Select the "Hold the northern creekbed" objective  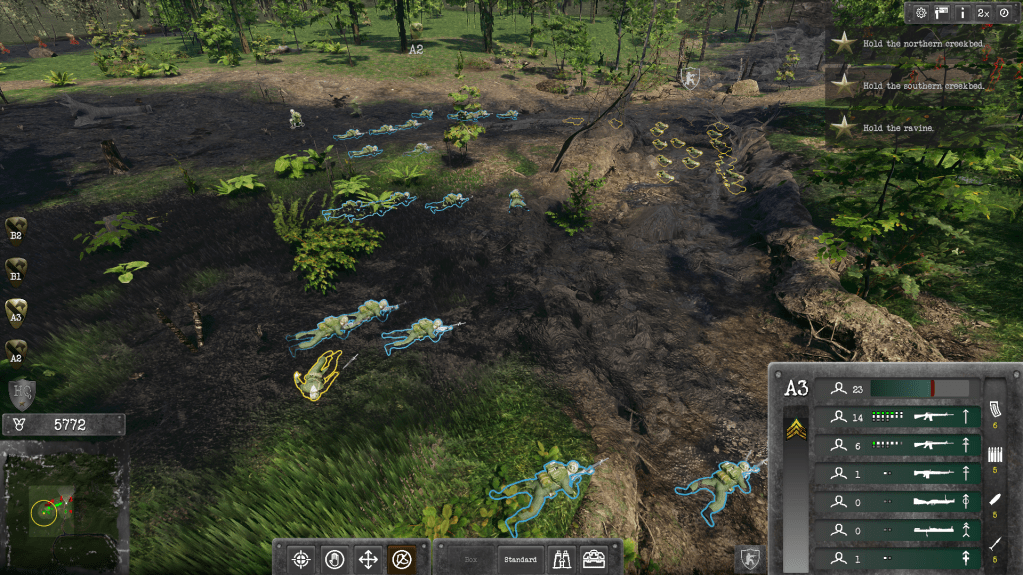click(x=922, y=44)
